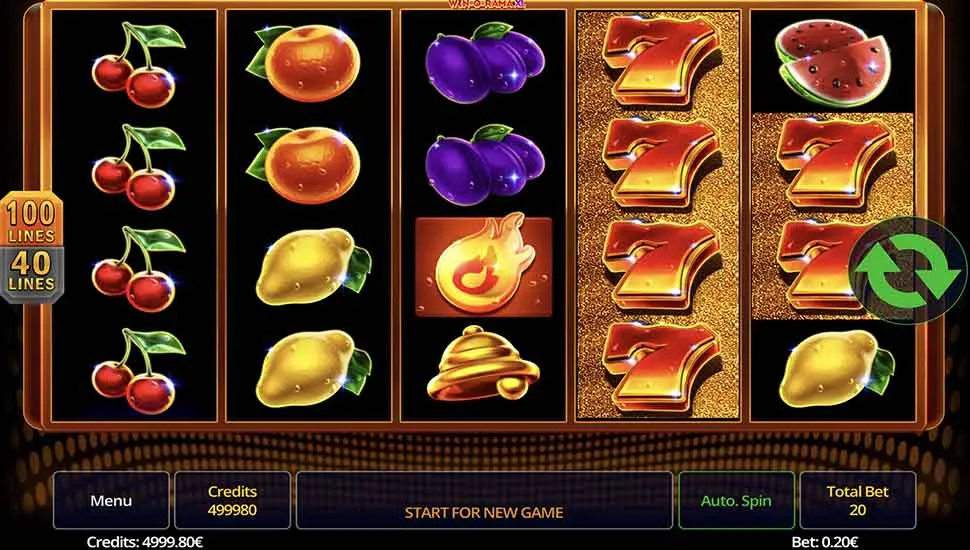The height and width of the screenshot is (550, 970).
Task: Open the Total Bet panel
Action: 857,500
